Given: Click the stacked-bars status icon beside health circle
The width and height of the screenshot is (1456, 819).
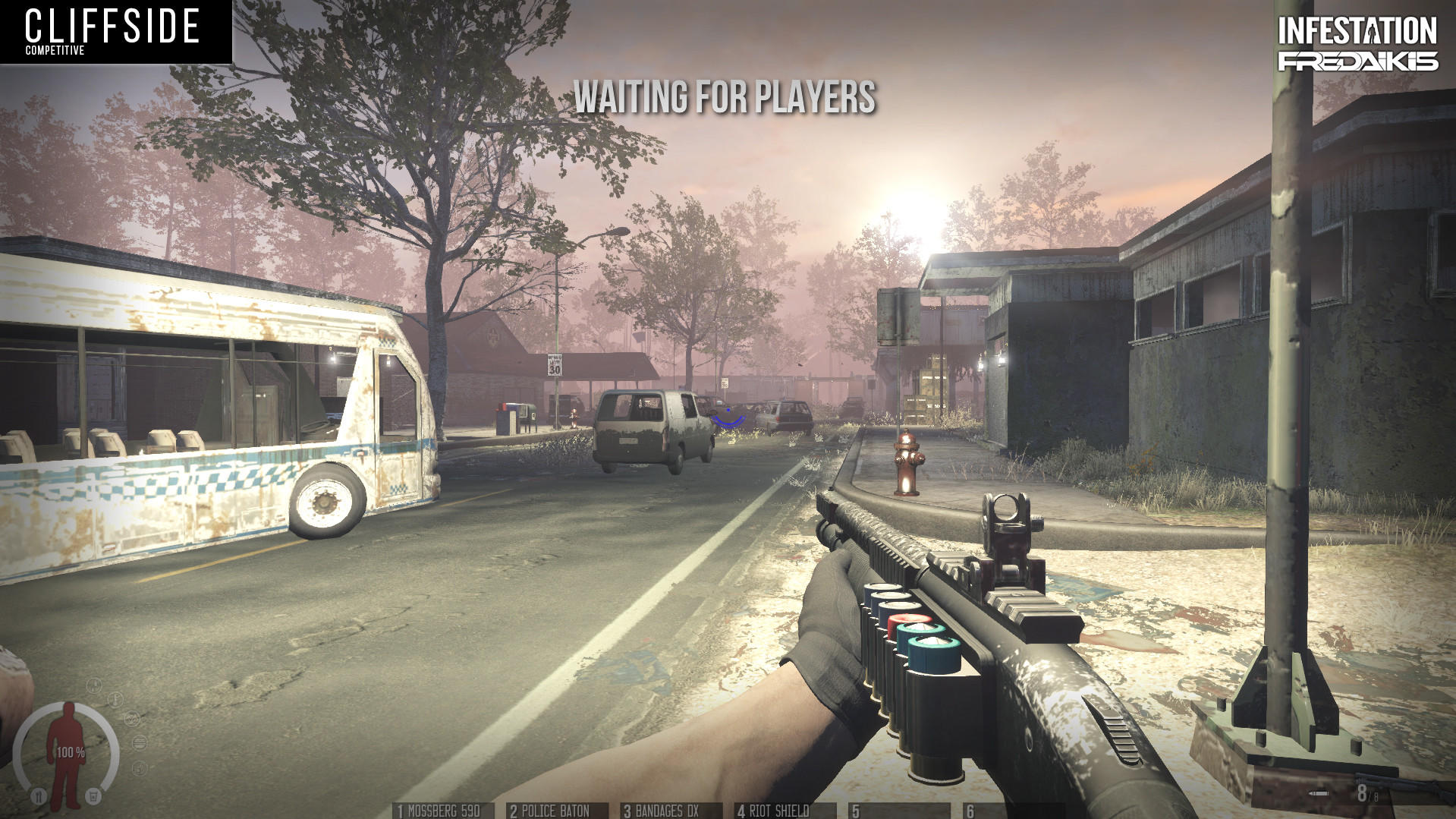Looking at the screenshot, I should coord(139,743).
